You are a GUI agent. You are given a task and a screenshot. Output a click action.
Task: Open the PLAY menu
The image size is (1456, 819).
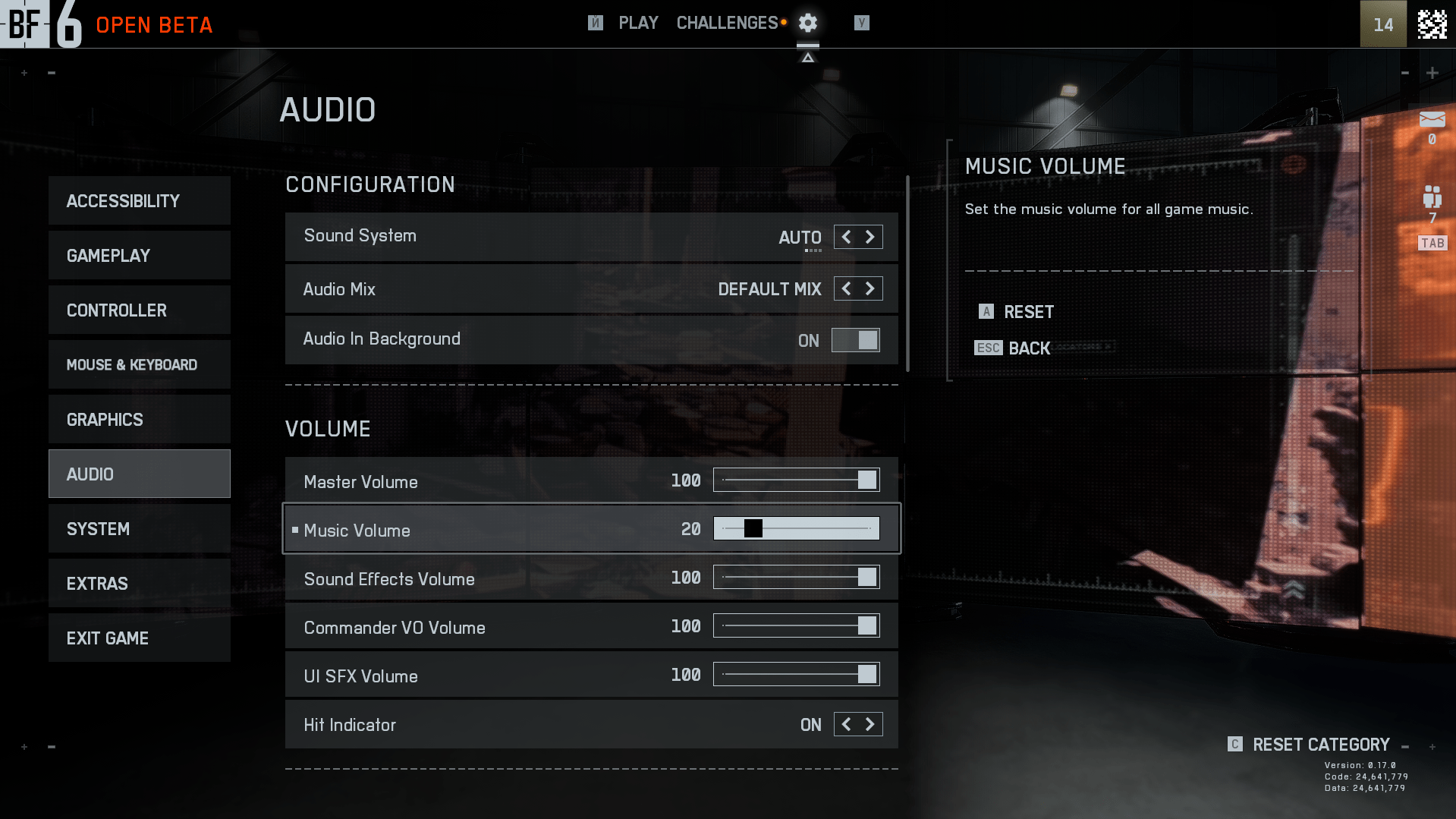tap(638, 23)
